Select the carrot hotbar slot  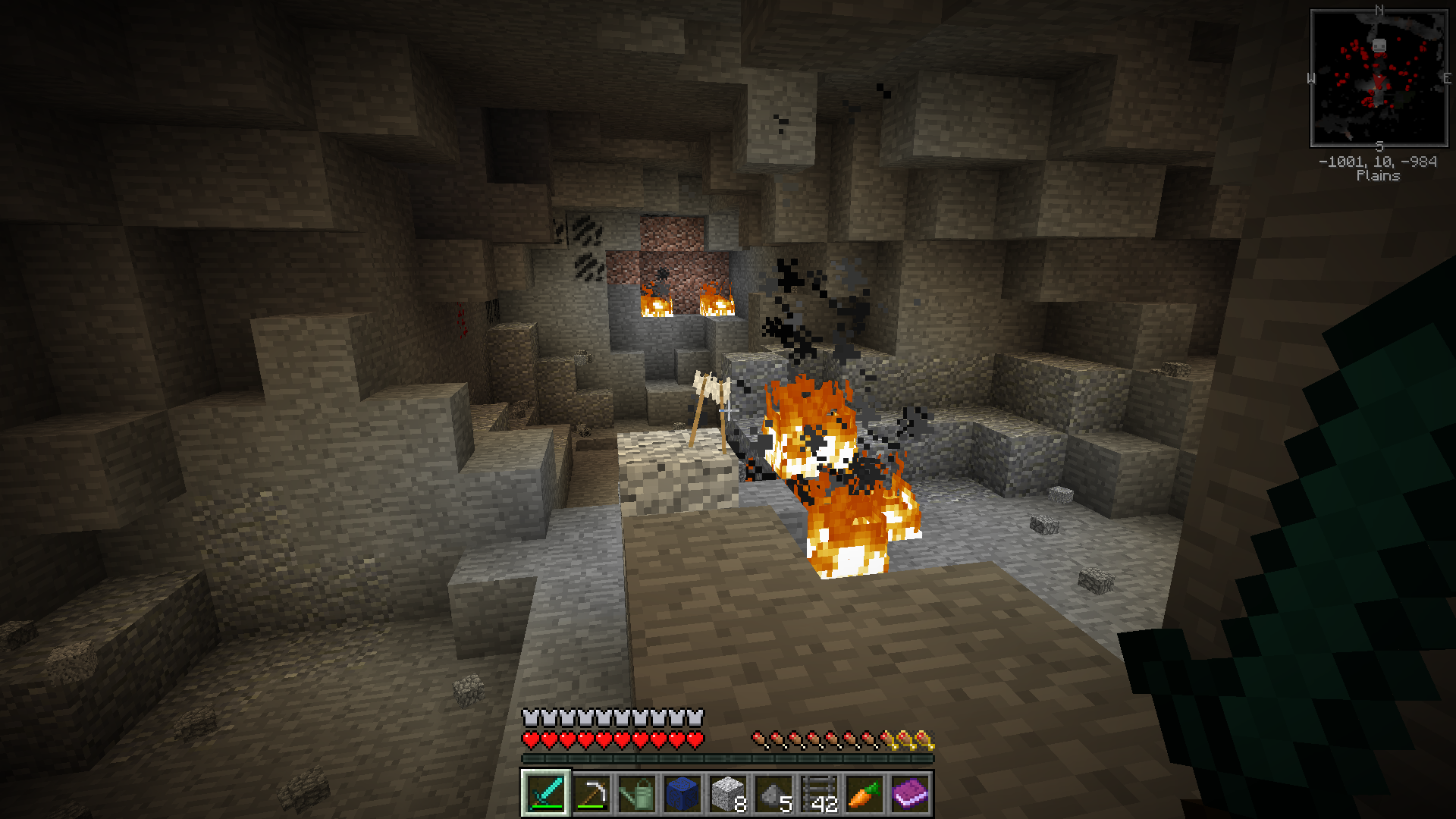[864, 794]
